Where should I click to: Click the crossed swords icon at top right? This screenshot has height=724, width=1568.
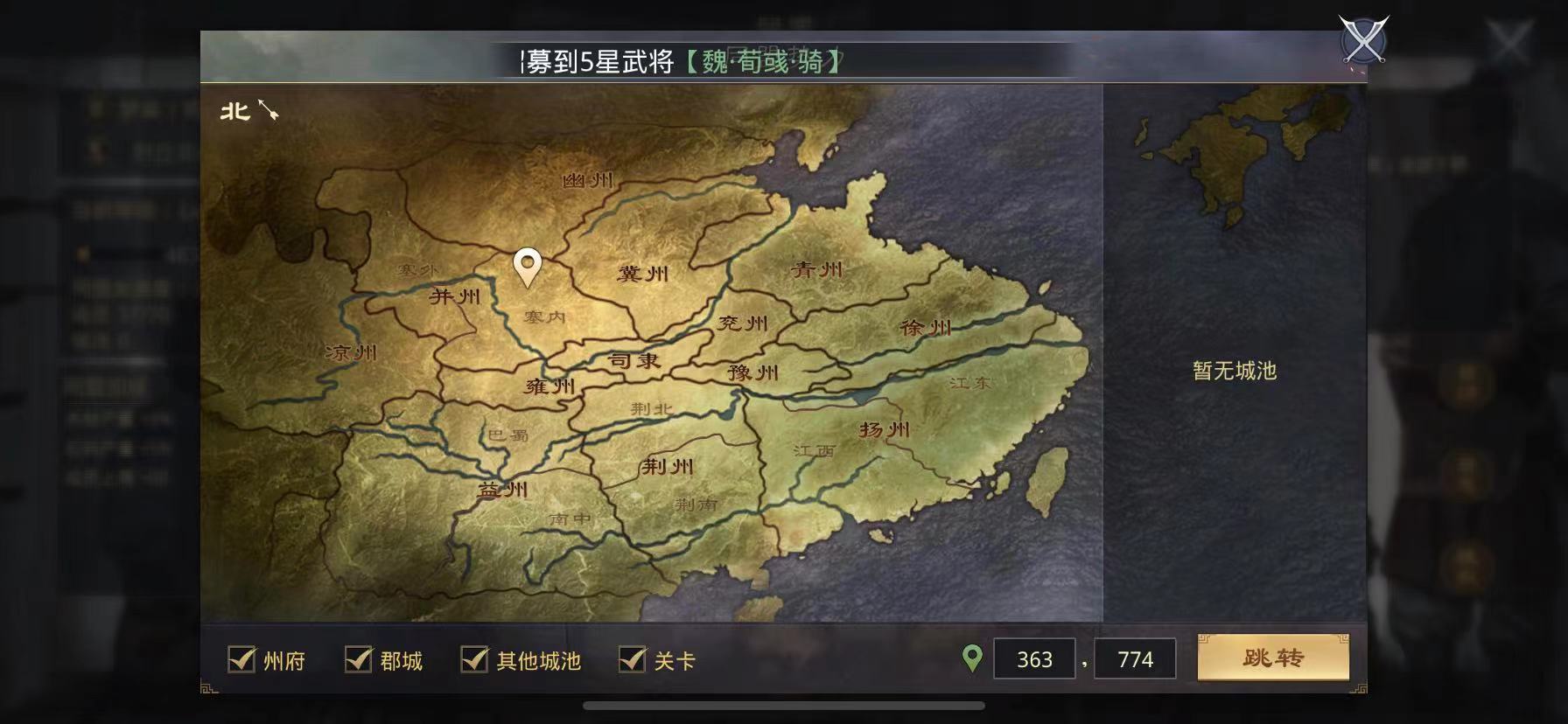[1361, 39]
